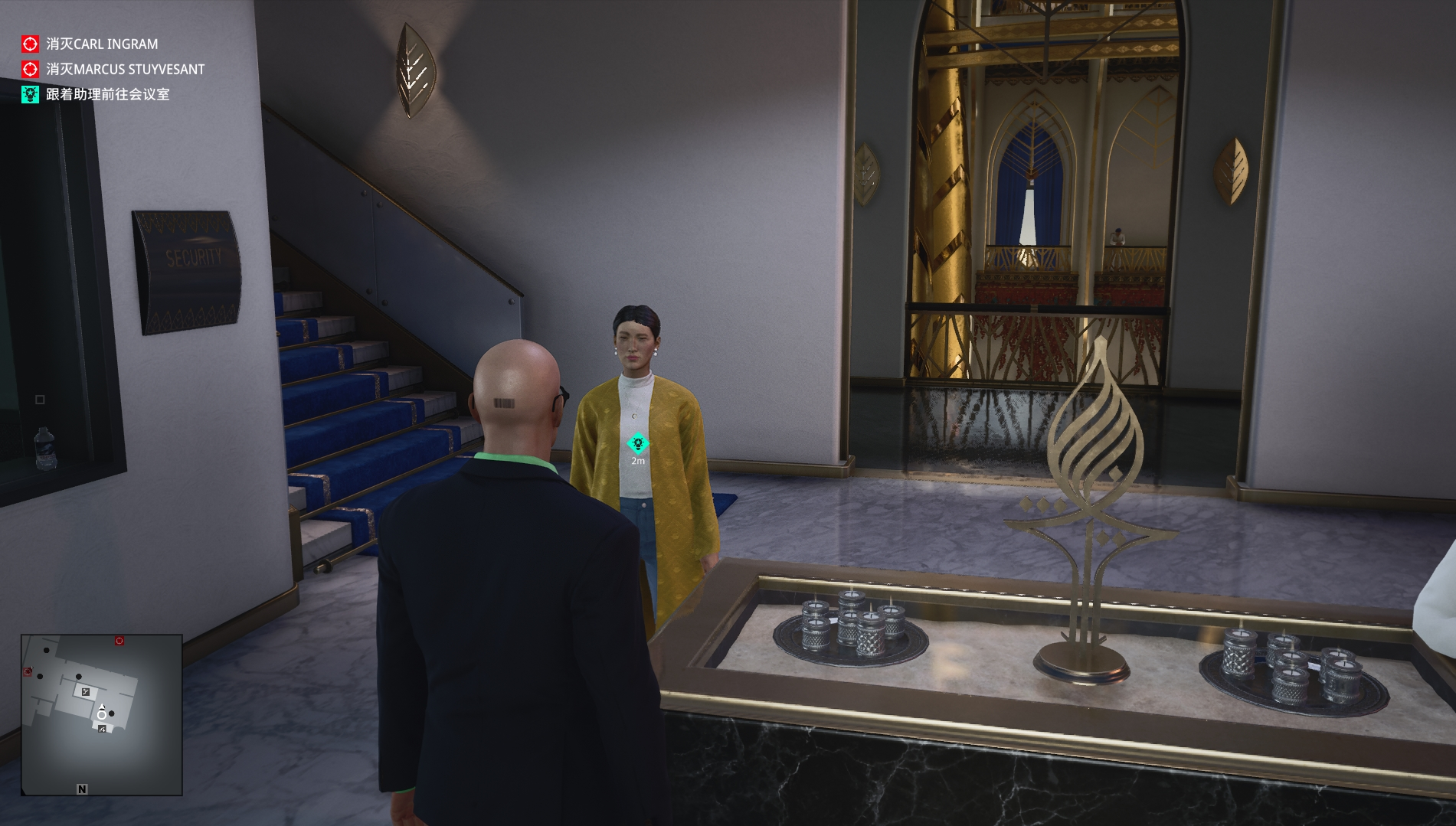
Task: Select the 消灭CARL INGRAM objective
Action: click(x=101, y=44)
